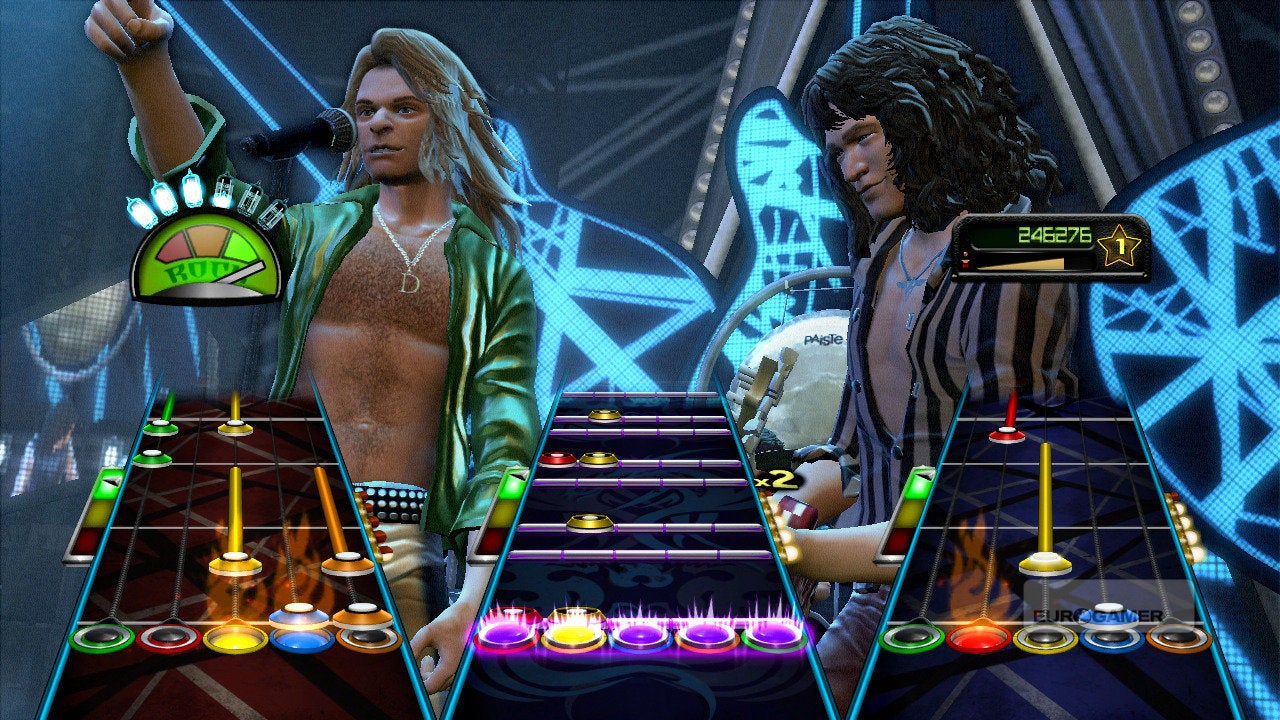
Task: Click the gold rock meter progress bar
Action: point(1020,265)
